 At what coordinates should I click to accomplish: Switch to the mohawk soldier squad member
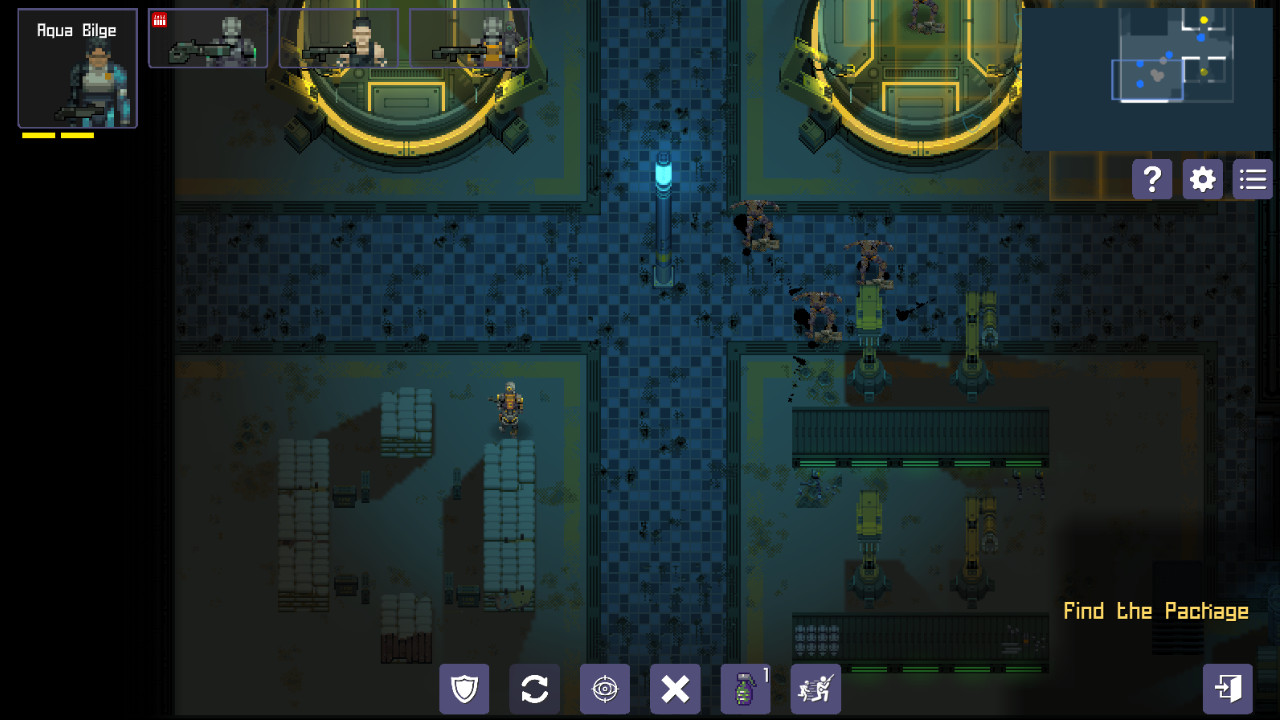tap(340, 38)
